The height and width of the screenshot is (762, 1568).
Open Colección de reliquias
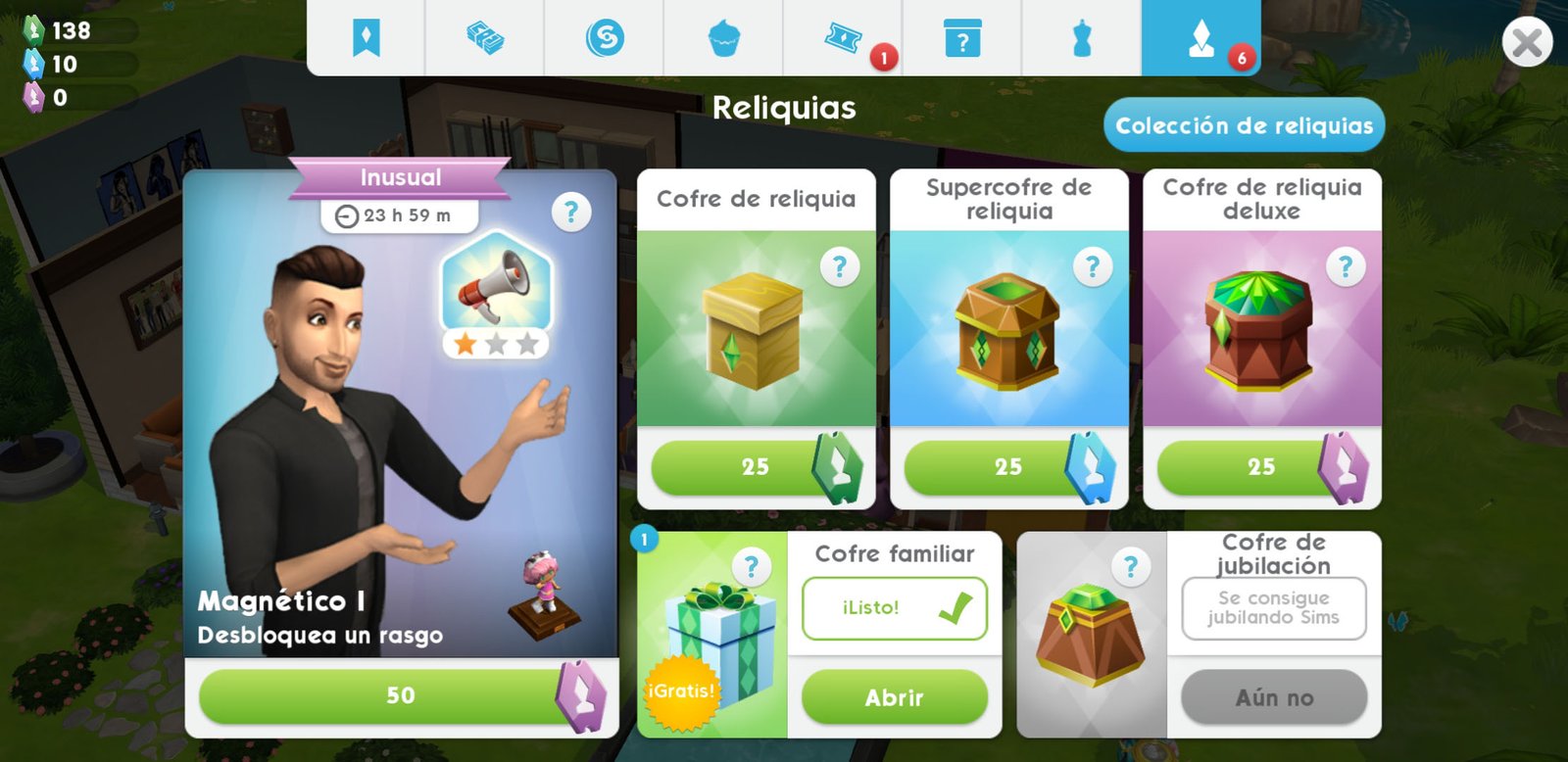[1244, 125]
